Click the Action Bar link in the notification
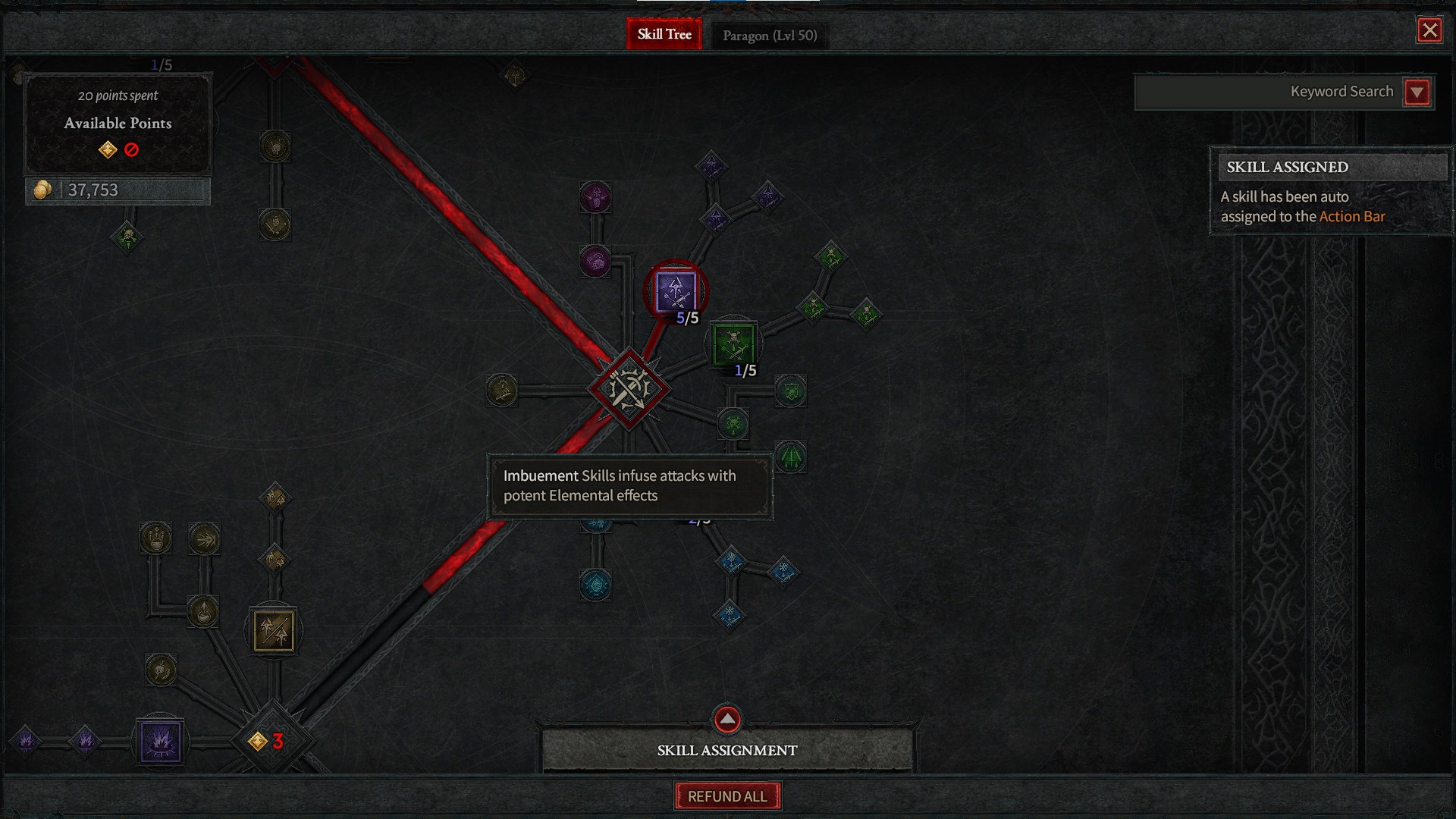The height and width of the screenshot is (819, 1456). pos(1351,216)
